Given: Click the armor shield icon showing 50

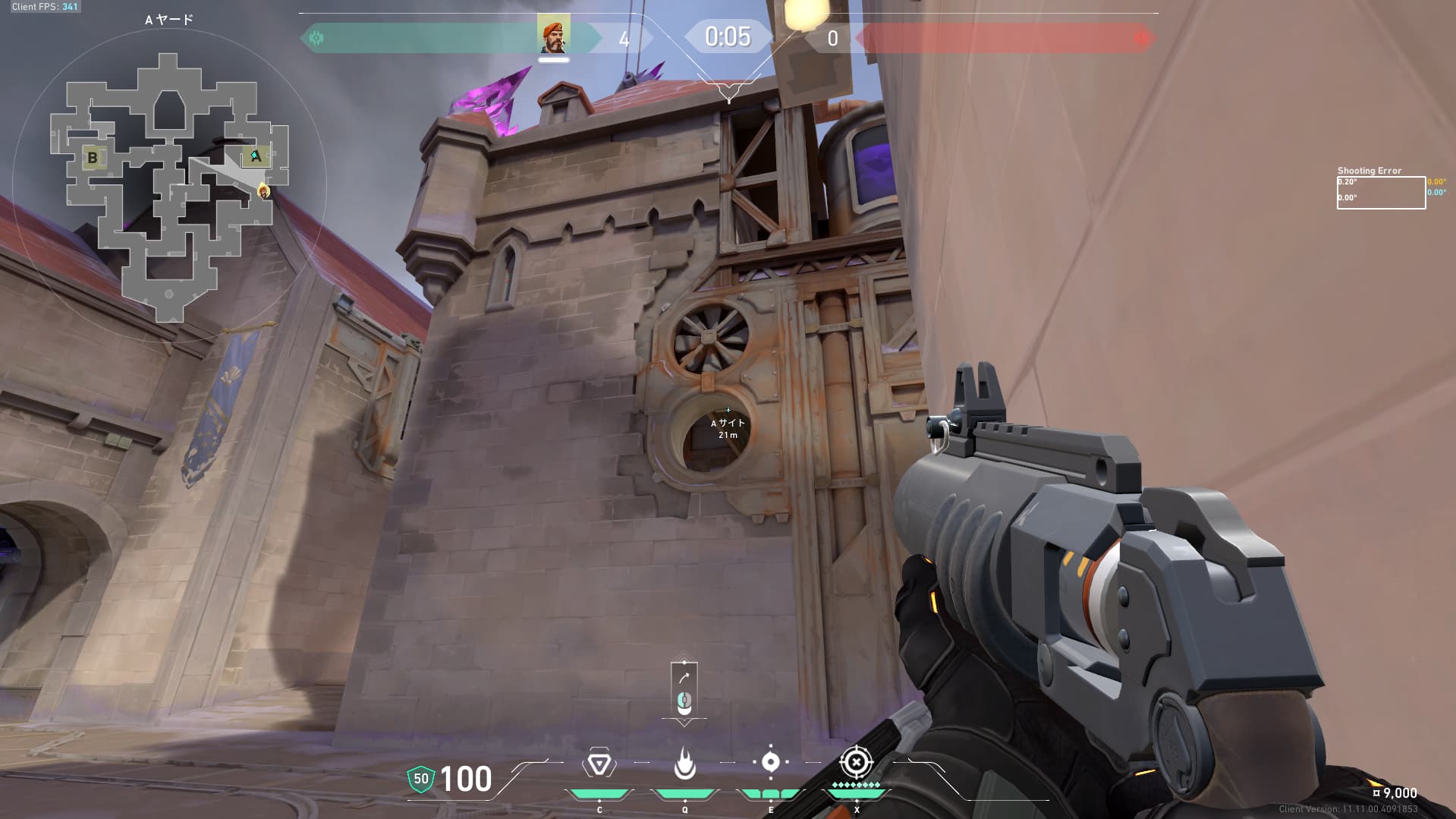Looking at the screenshot, I should click(420, 779).
